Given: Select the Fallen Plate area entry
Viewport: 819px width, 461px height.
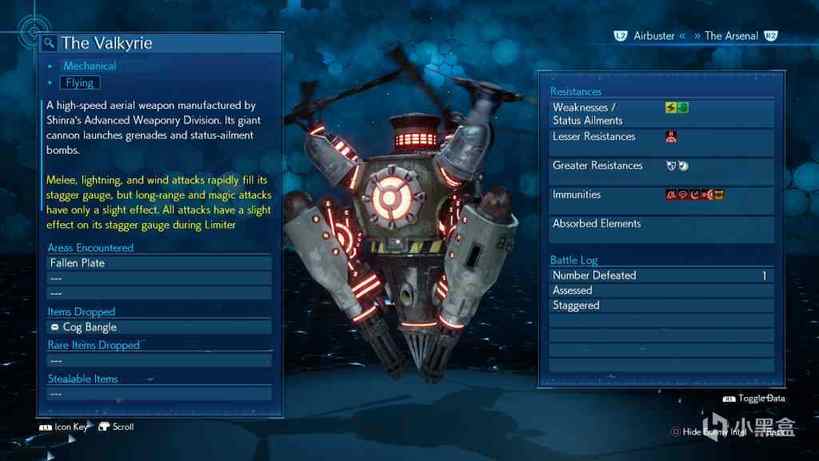Looking at the screenshot, I should click(x=159, y=263).
